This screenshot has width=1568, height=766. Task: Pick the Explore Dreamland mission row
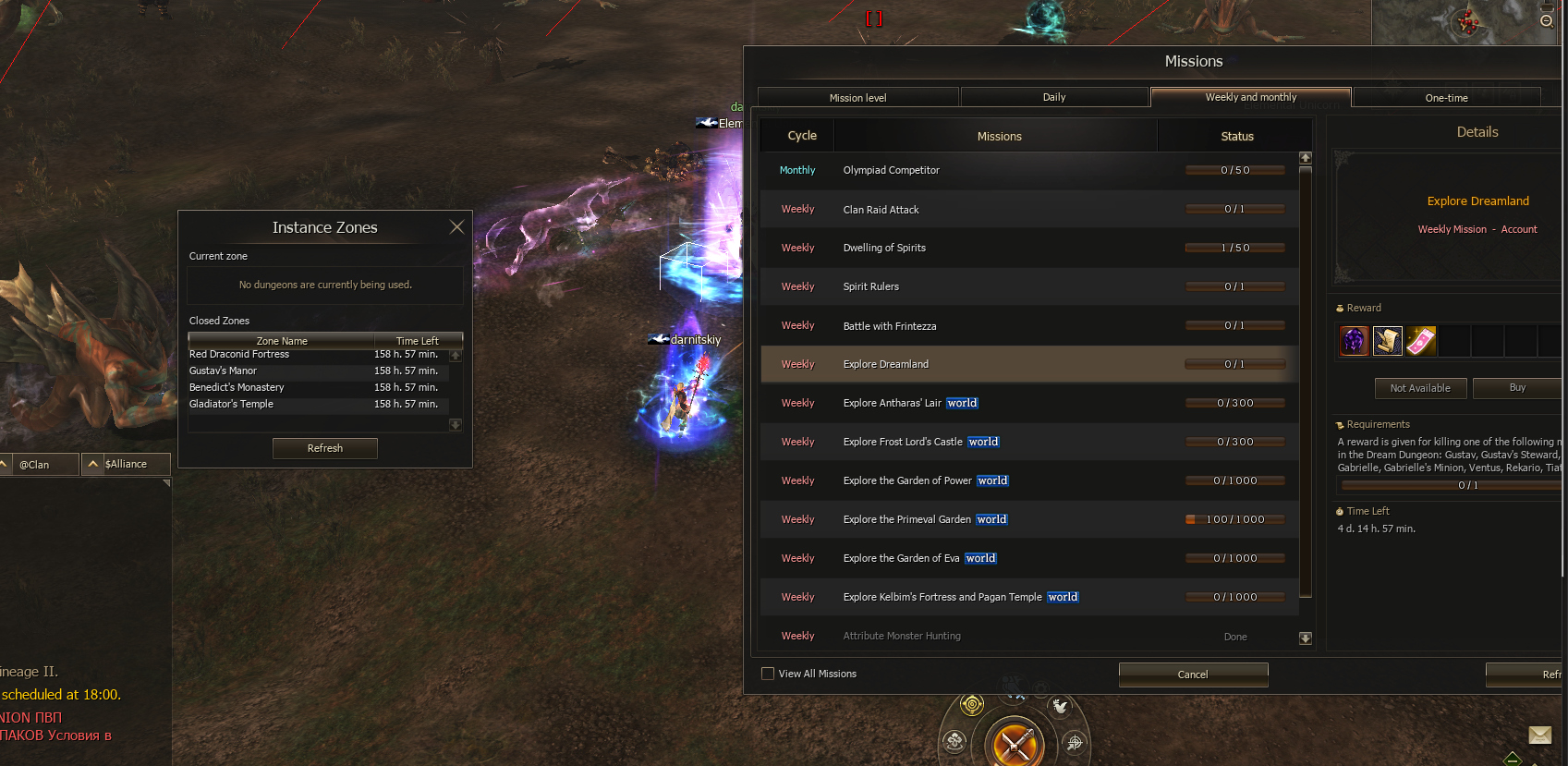pyautogui.click(x=1029, y=364)
